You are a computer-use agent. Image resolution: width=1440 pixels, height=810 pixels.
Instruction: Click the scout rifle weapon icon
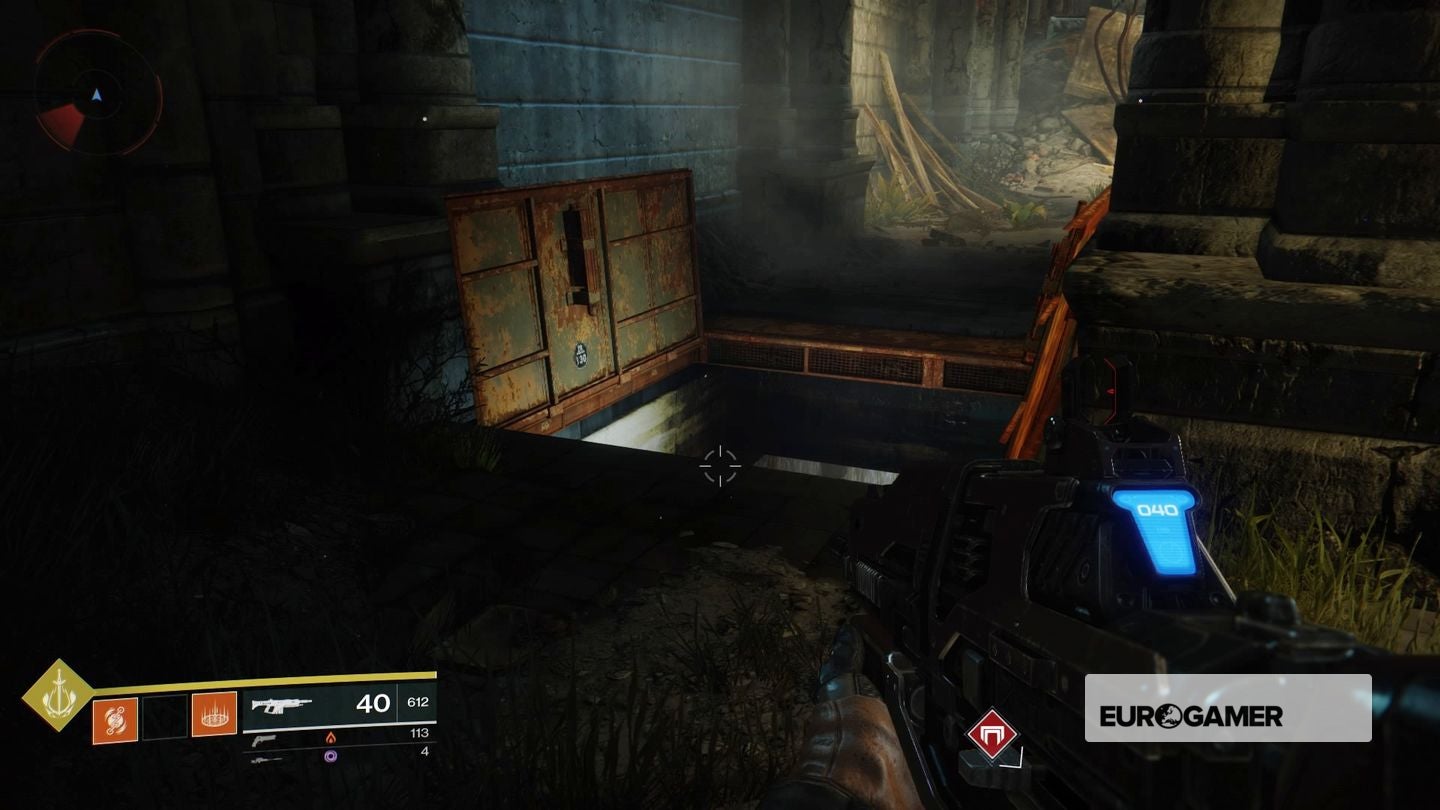tap(282, 704)
